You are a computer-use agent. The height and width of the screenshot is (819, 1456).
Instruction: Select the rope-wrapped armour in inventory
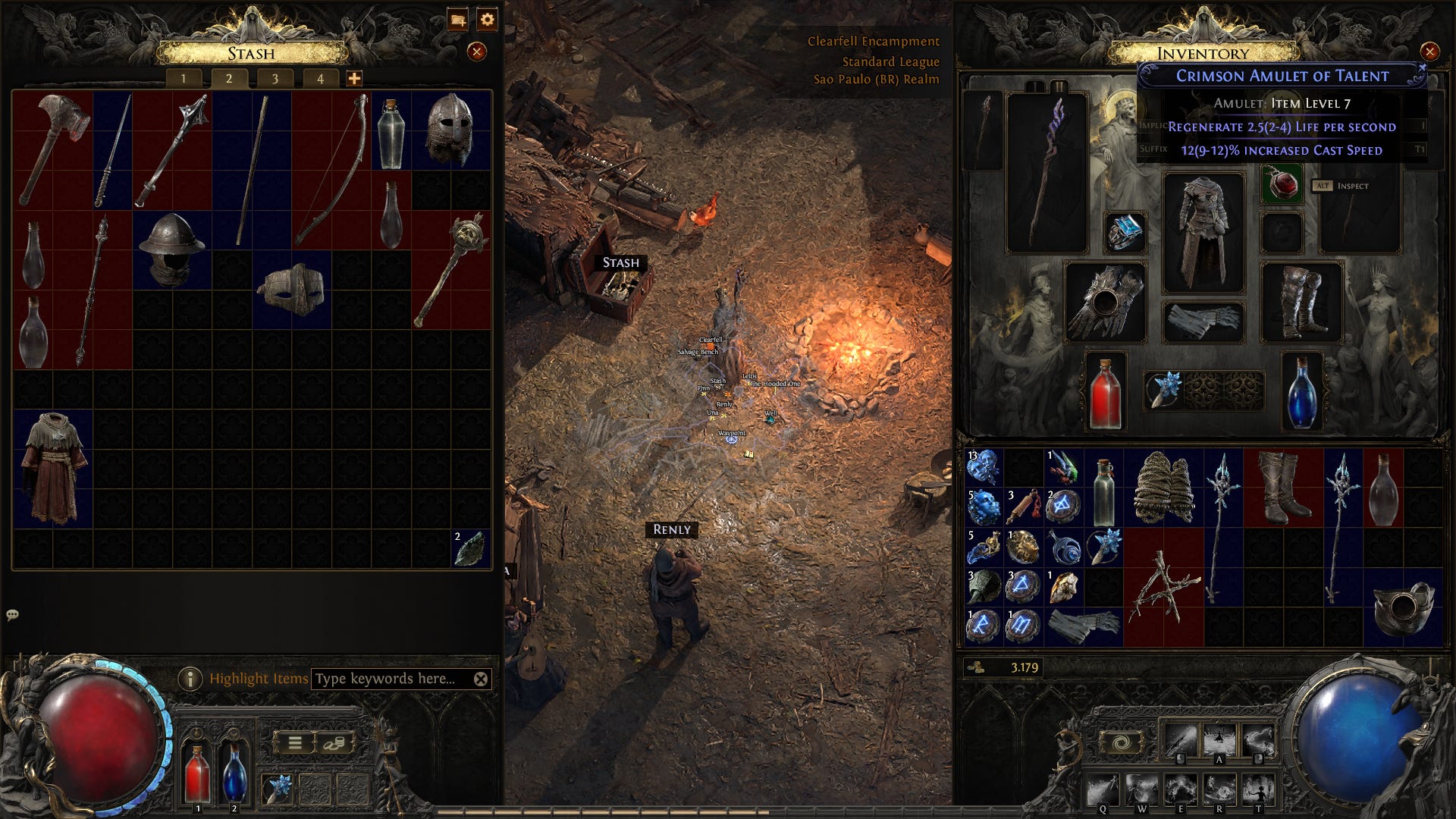point(1164,488)
